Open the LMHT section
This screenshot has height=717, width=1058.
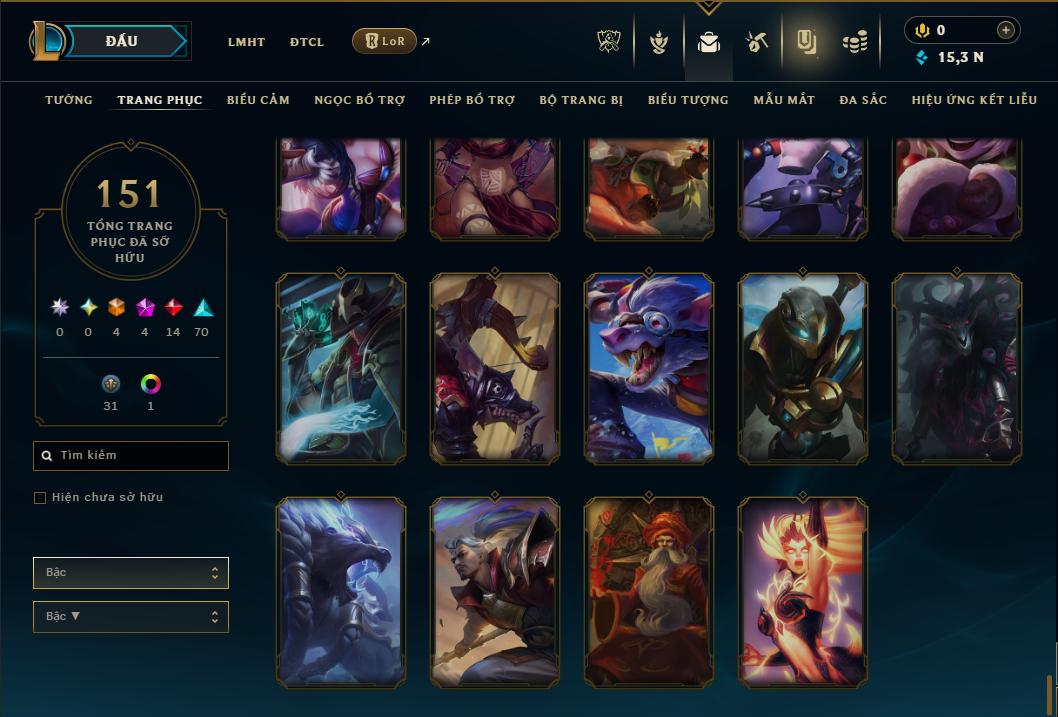[246, 42]
